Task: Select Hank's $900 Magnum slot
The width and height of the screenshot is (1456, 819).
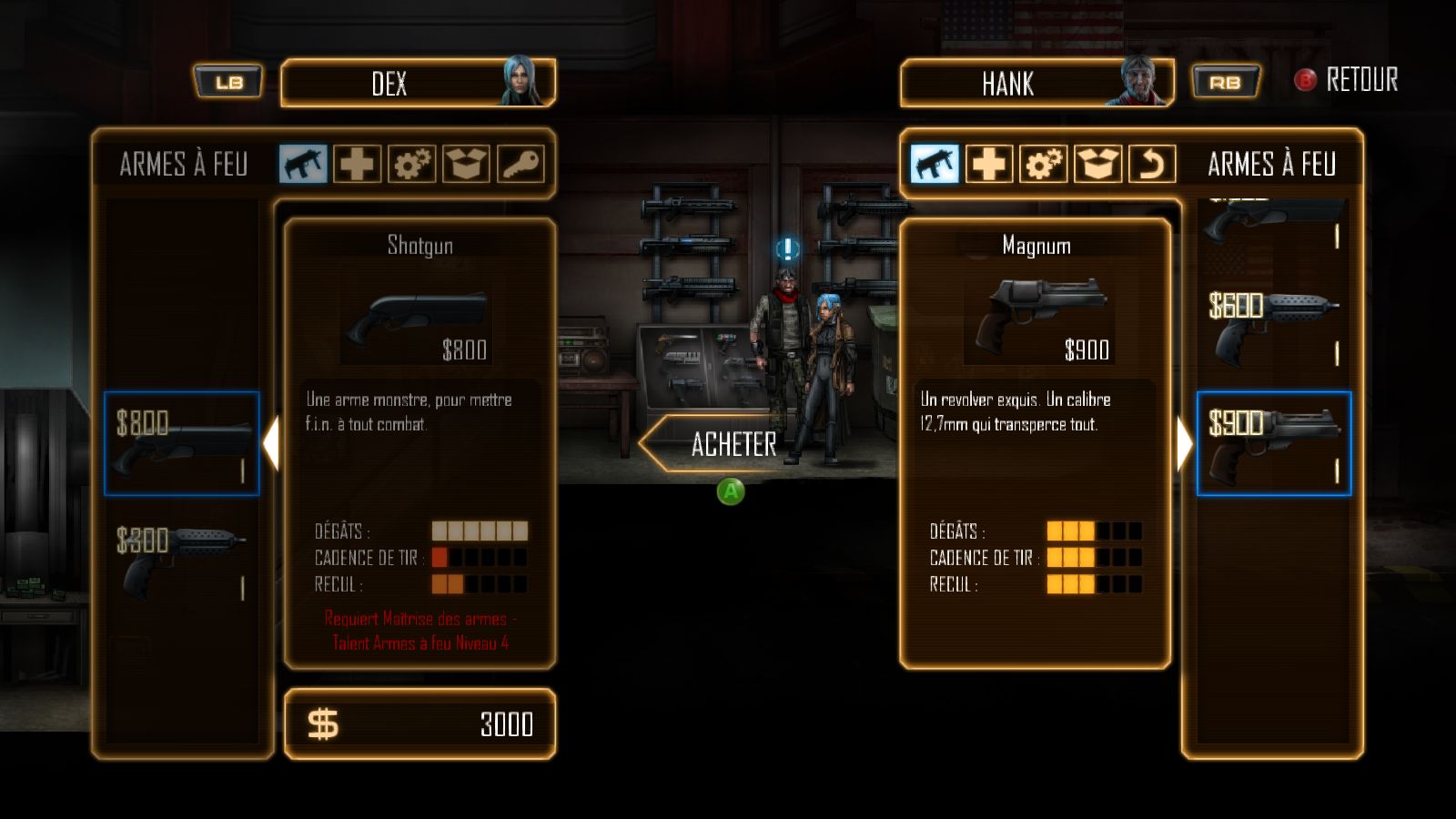Action: [x=1274, y=444]
